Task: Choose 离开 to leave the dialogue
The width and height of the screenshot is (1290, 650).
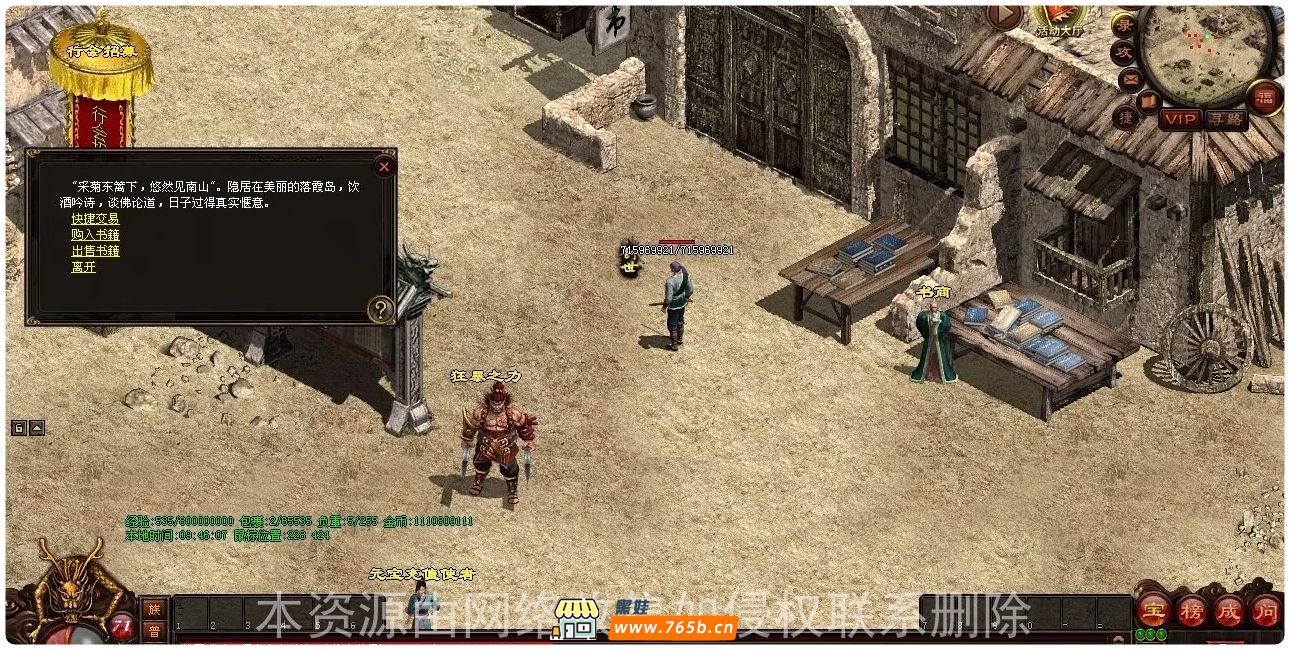Action: click(x=84, y=267)
